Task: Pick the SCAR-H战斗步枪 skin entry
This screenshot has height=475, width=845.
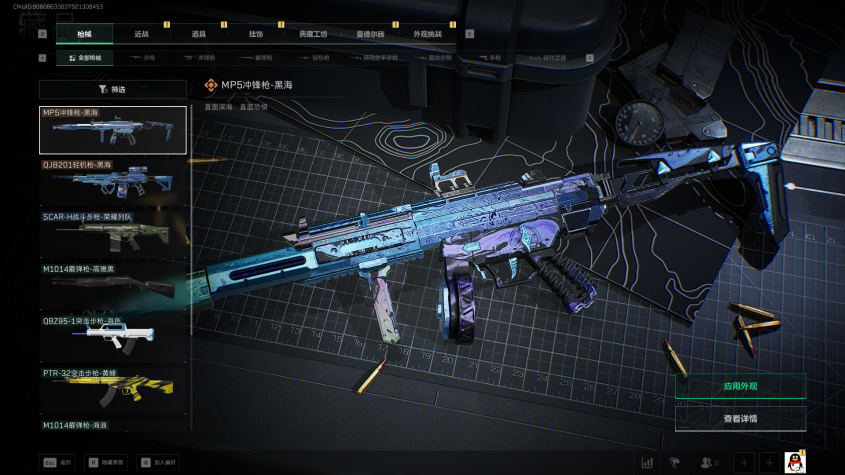Action: click(113, 234)
